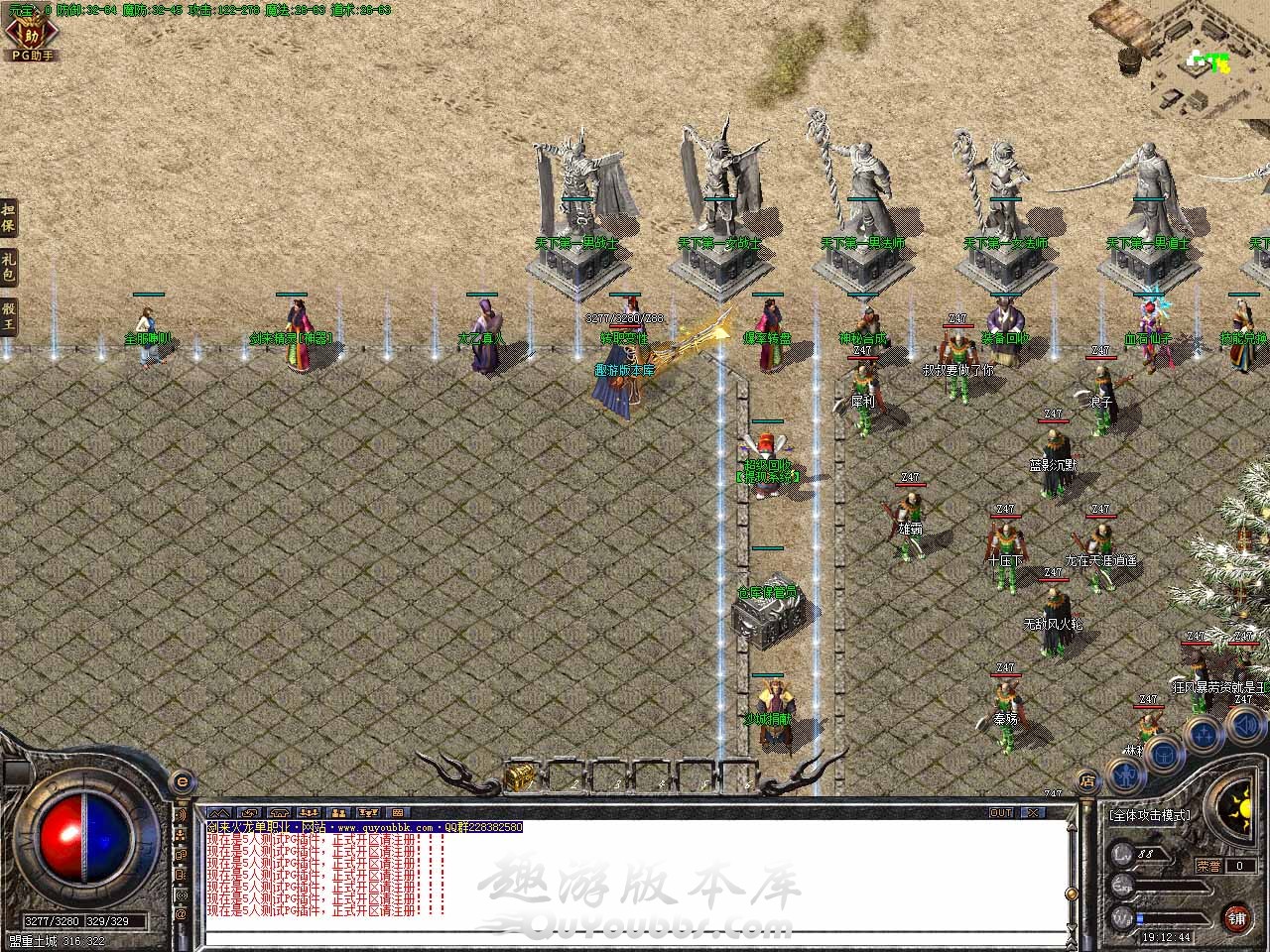Open the character figure round button
This screenshot has width=1270, height=952.
[1126, 773]
